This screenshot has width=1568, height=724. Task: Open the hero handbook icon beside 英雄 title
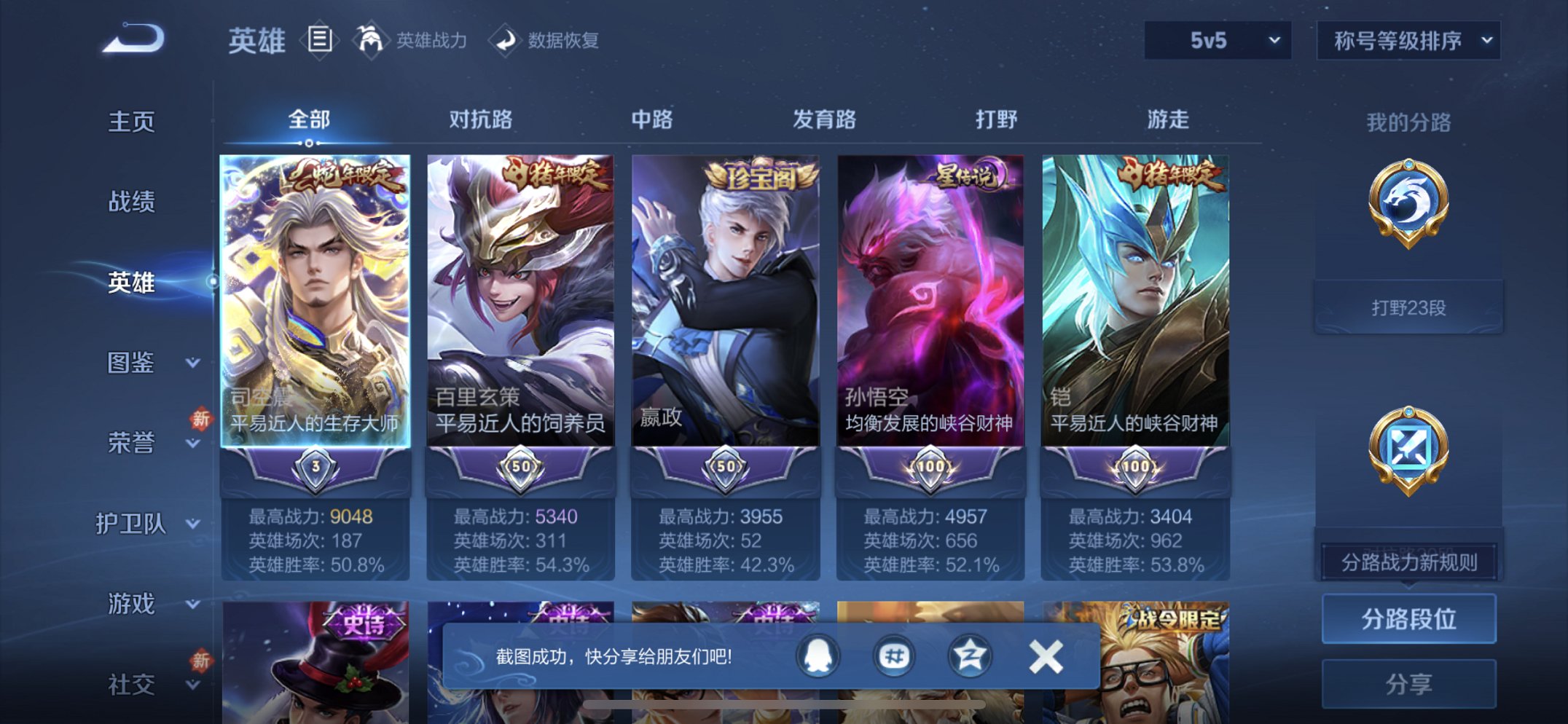pos(319,42)
